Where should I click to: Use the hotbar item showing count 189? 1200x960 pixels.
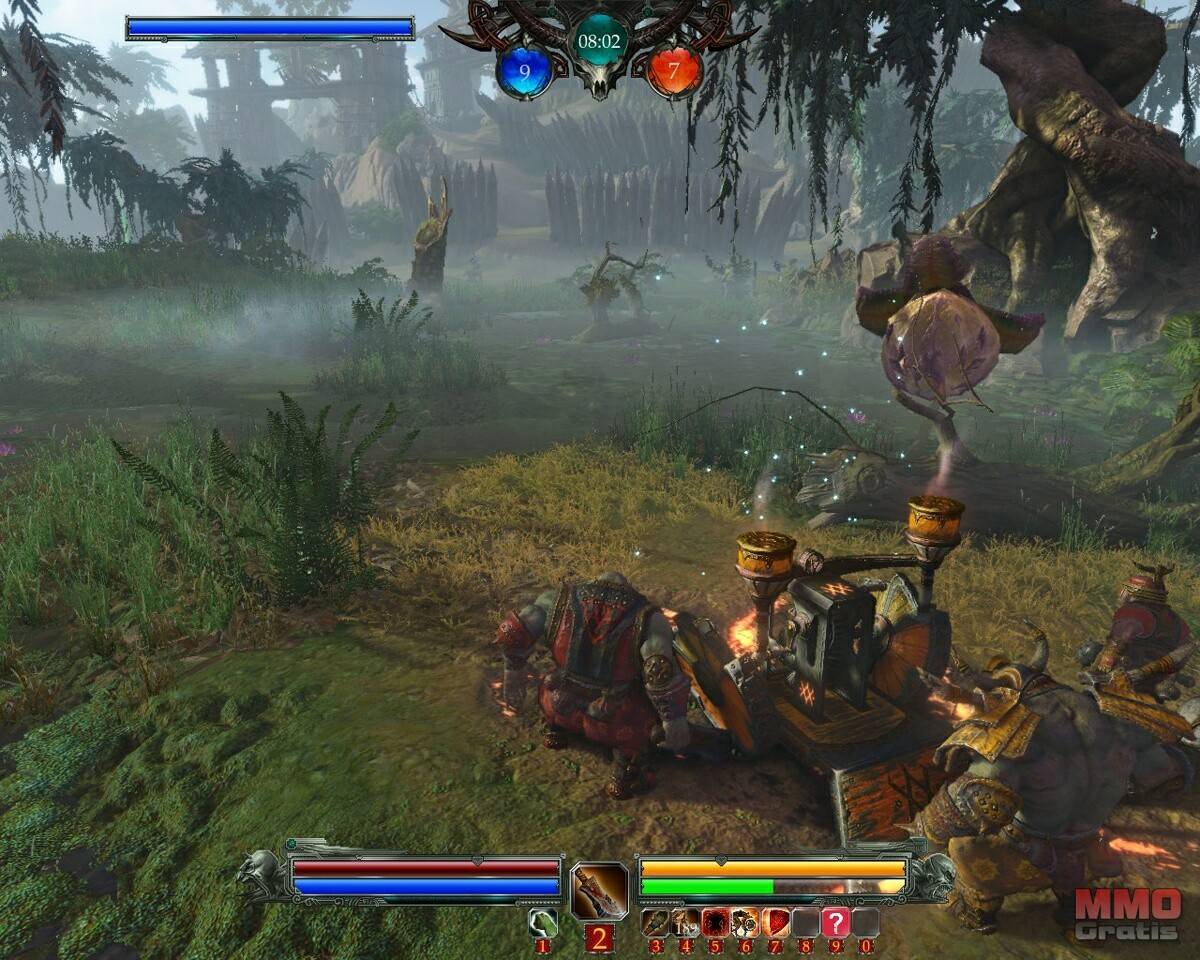tap(685, 922)
